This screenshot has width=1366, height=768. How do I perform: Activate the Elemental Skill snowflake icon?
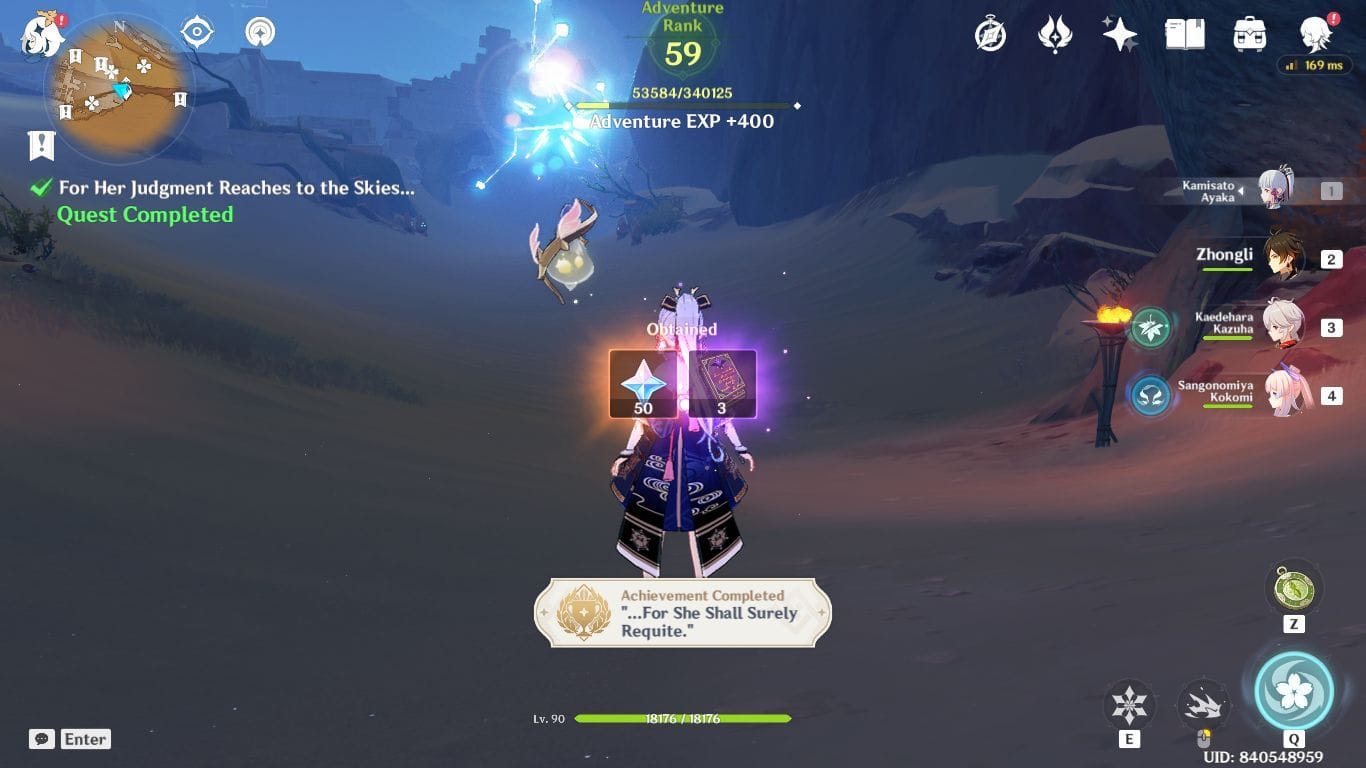(1129, 703)
